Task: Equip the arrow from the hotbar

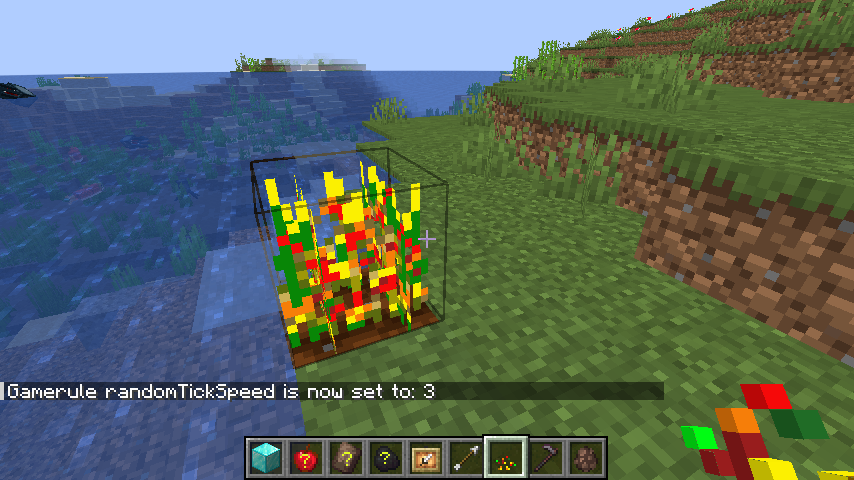Action: [x=466, y=458]
